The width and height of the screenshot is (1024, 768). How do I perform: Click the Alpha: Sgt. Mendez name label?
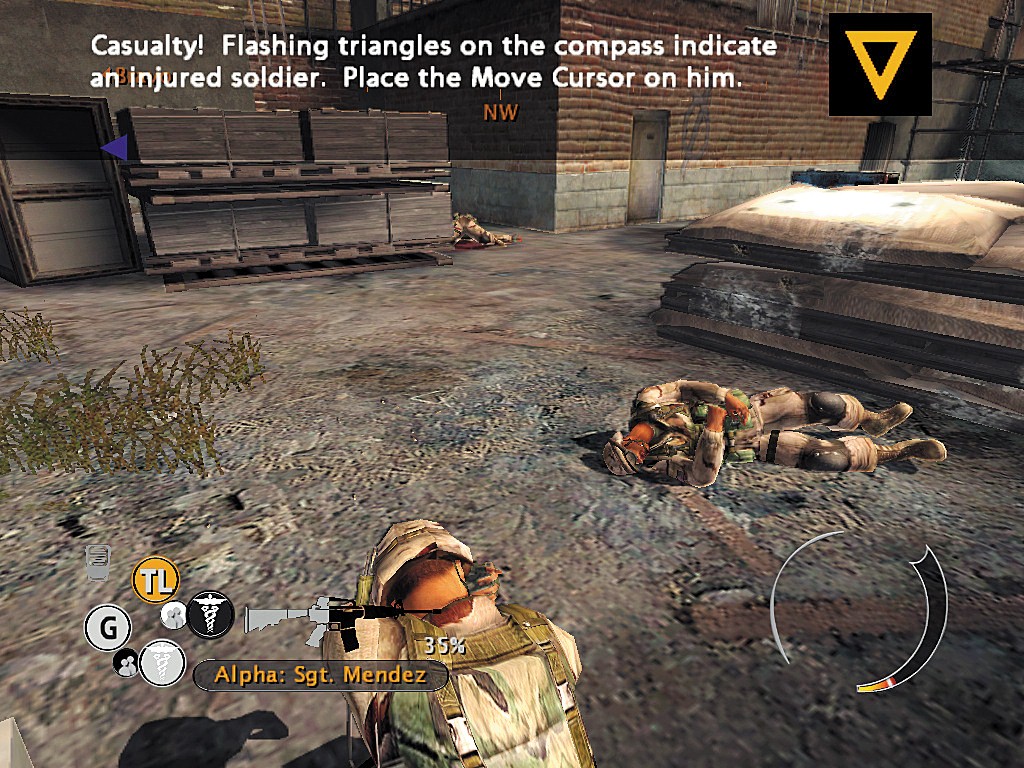320,675
